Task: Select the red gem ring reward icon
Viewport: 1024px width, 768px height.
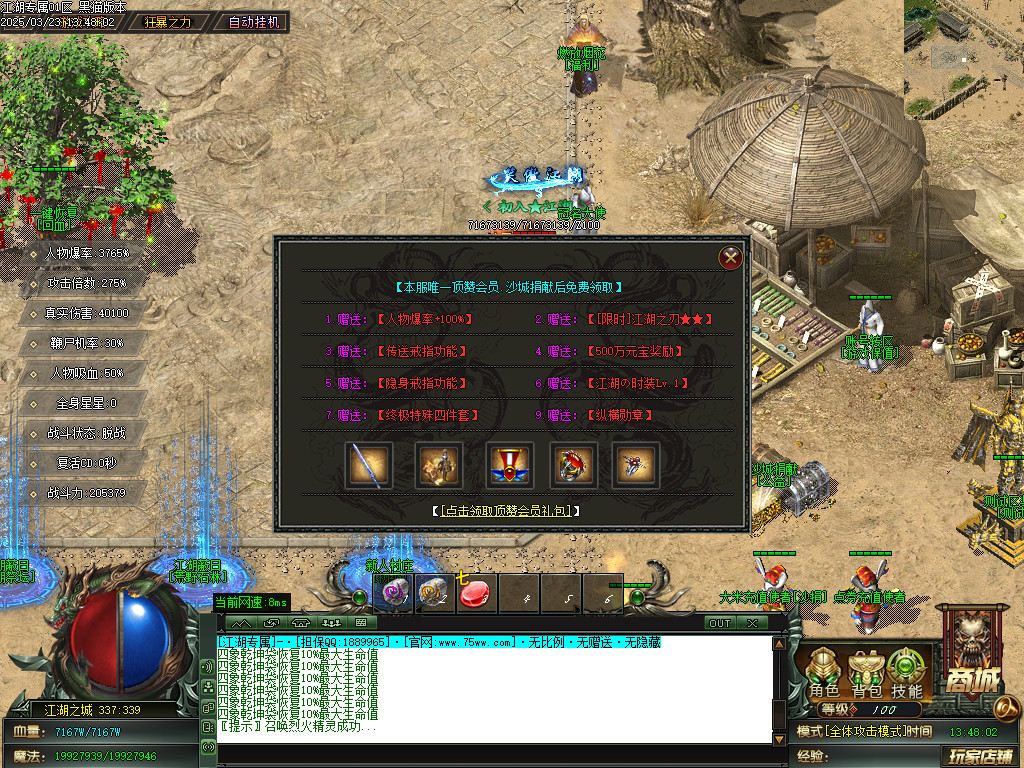Action: [573, 464]
